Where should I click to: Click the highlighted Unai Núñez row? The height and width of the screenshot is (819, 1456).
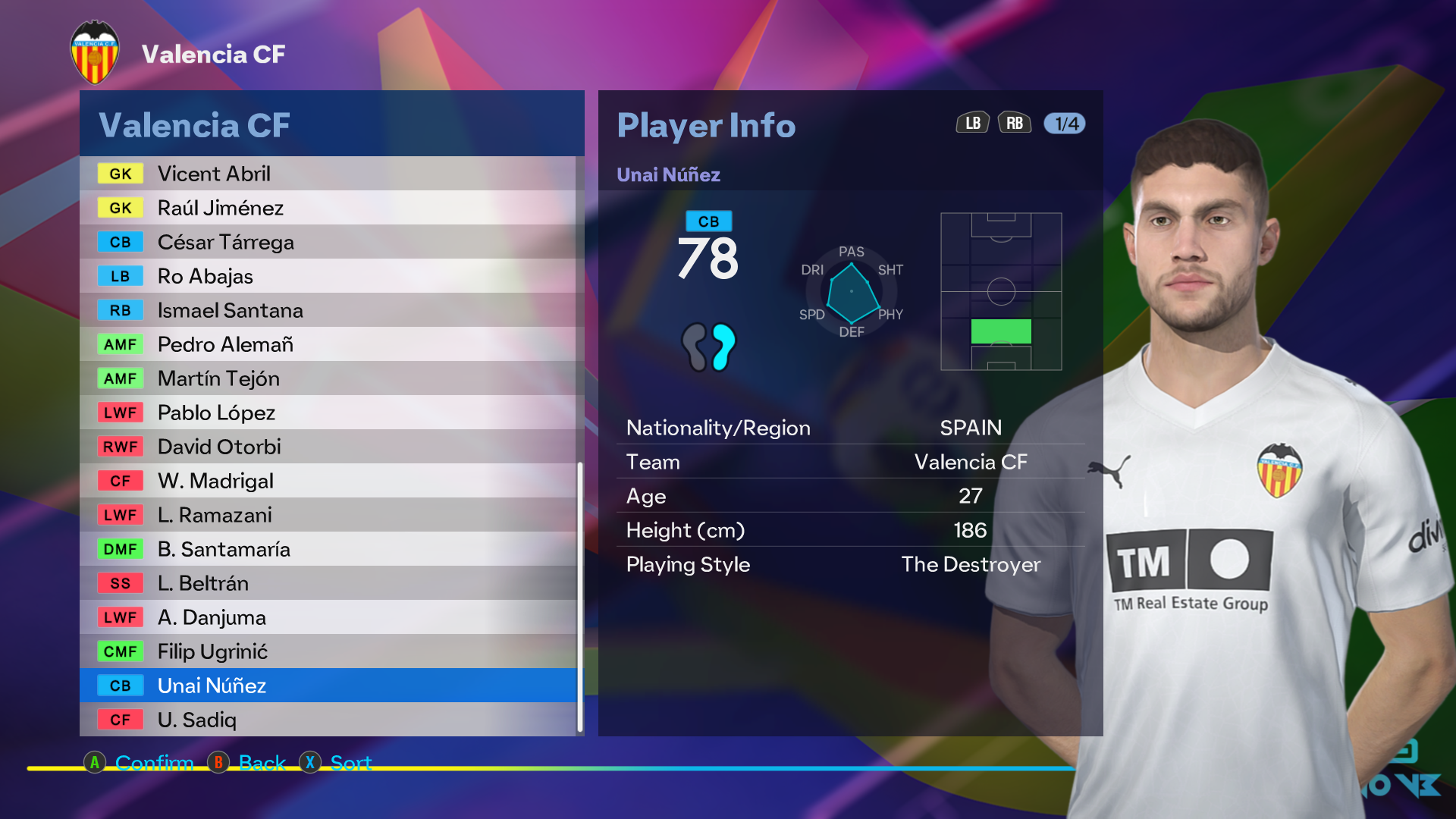pyautogui.click(x=328, y=686)
